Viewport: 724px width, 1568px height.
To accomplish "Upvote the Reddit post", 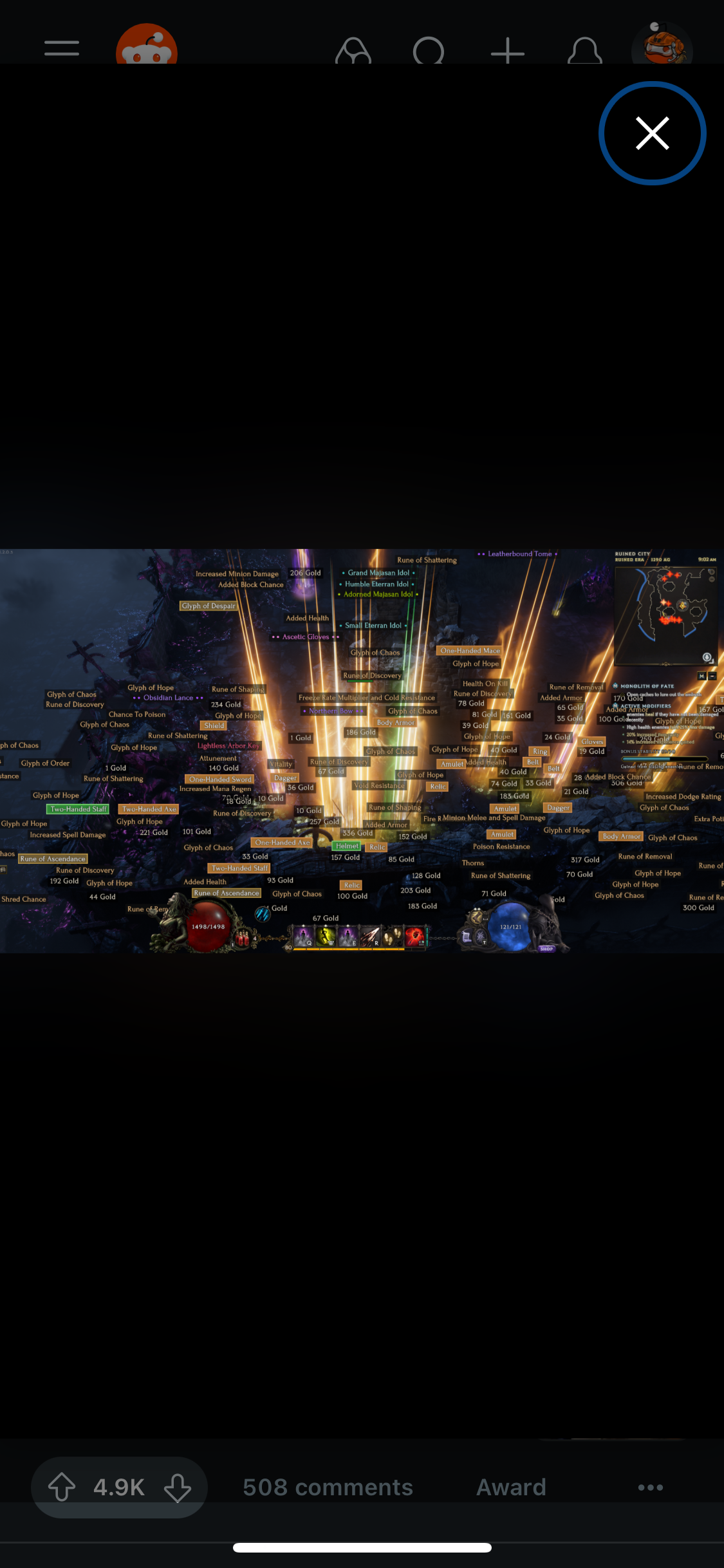I will [x=62, y=1487].
